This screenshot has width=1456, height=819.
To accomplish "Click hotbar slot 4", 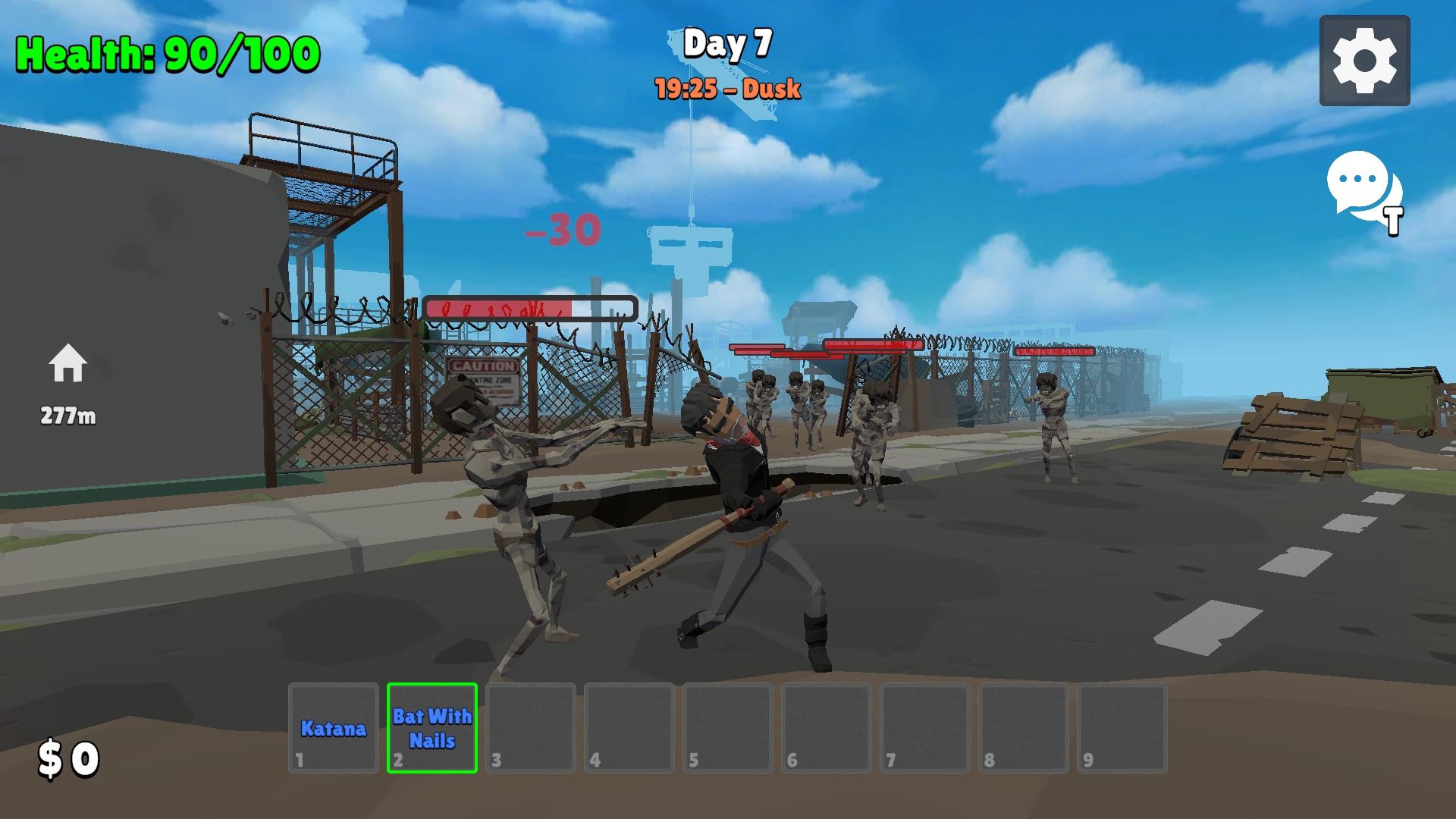I will point(628,728).
